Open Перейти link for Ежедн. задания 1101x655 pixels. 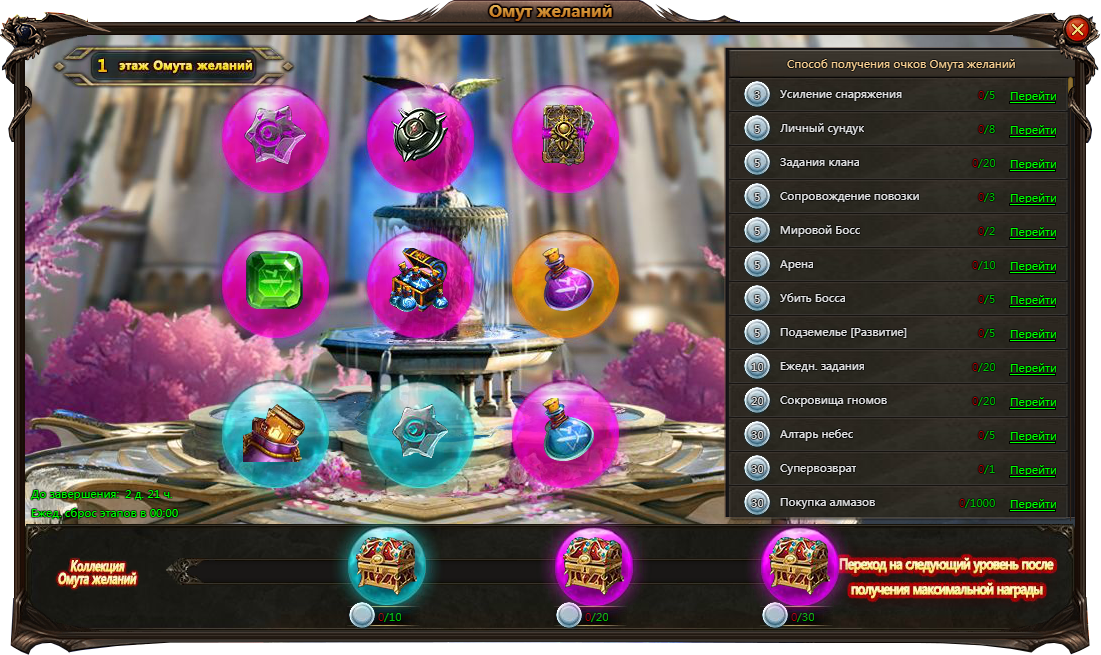click(x=1032, y=368)
